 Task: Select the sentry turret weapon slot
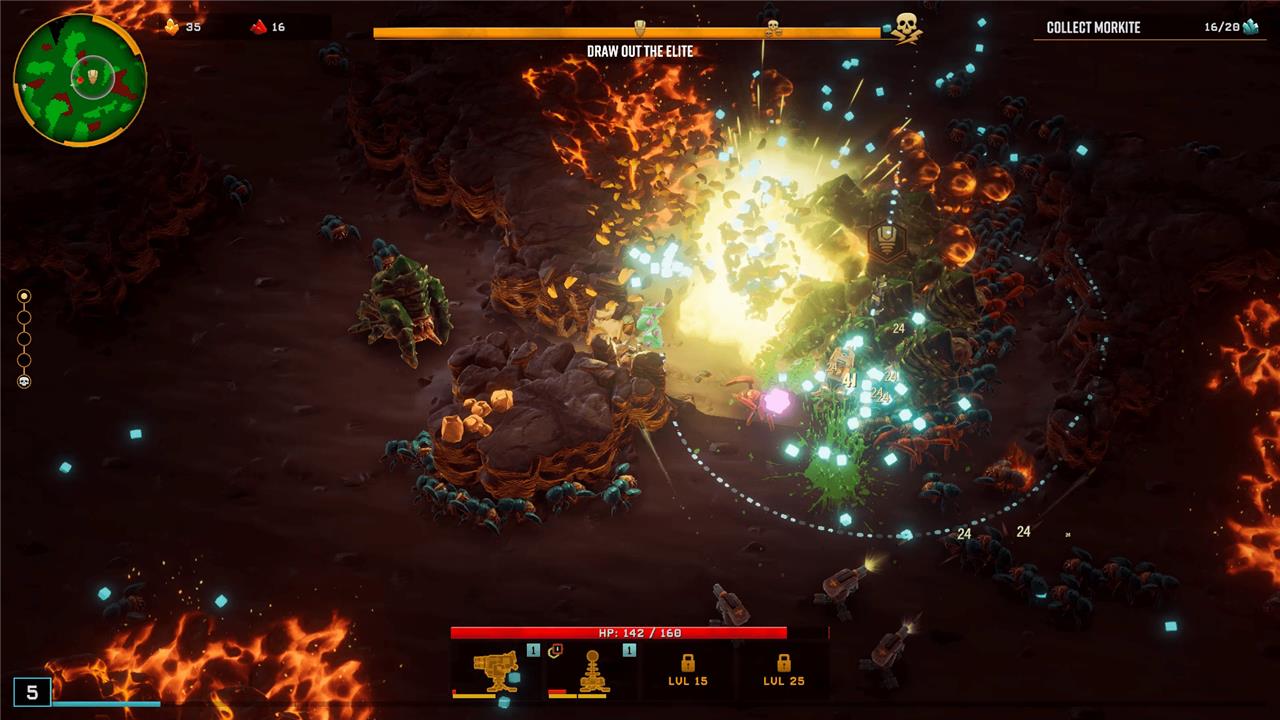[495, 670]
